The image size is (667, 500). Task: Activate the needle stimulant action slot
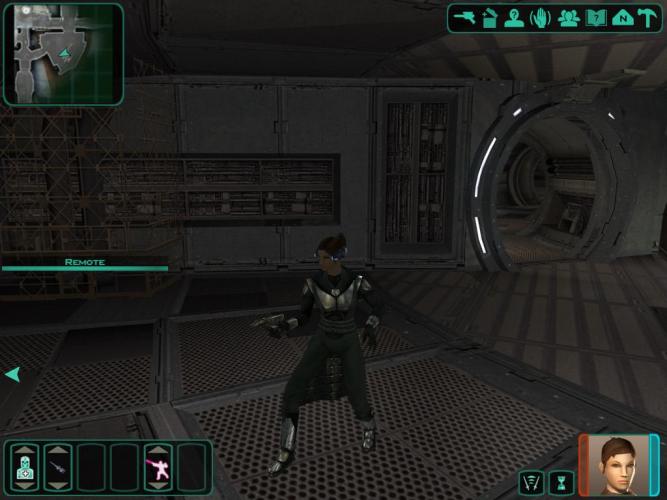(x=58, y=467)
